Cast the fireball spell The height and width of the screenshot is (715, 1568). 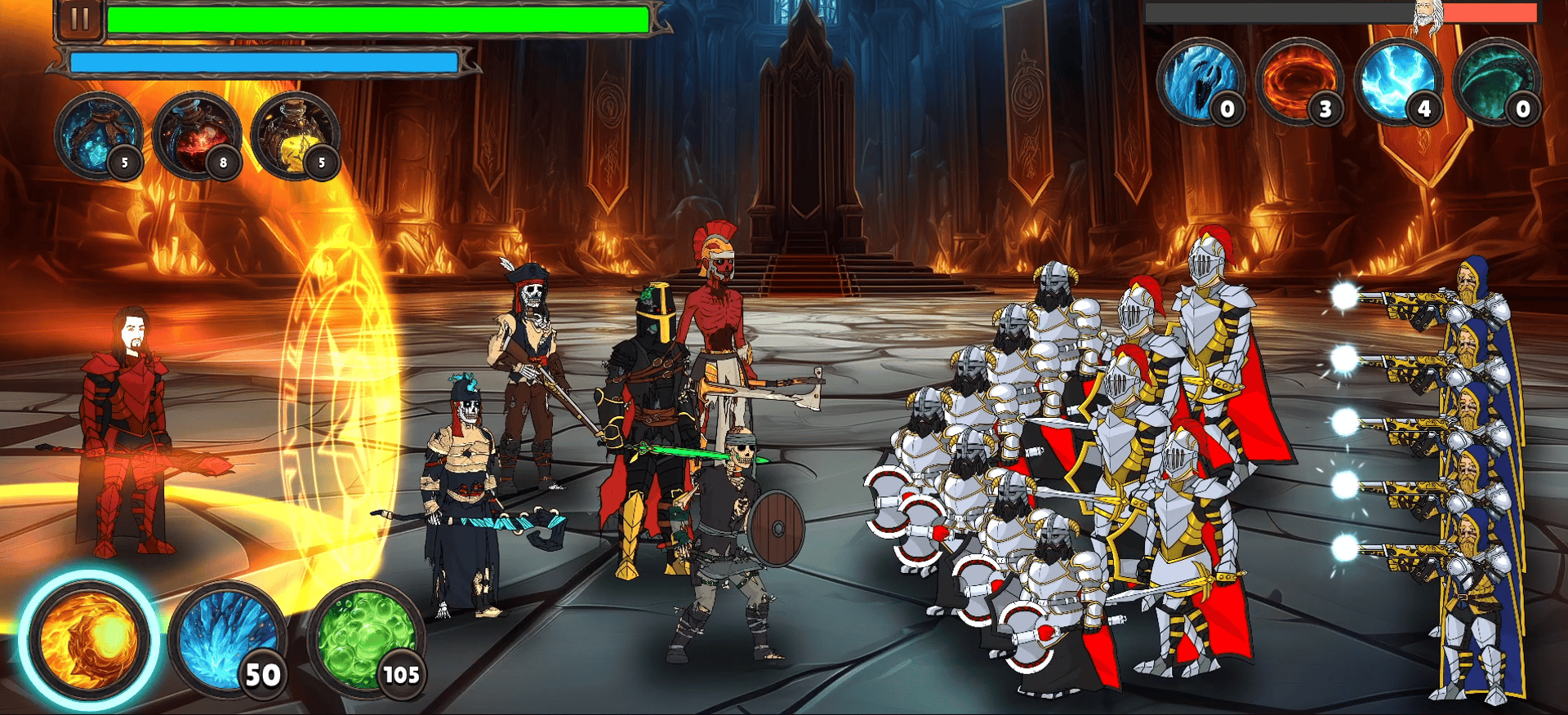[88, 639]
